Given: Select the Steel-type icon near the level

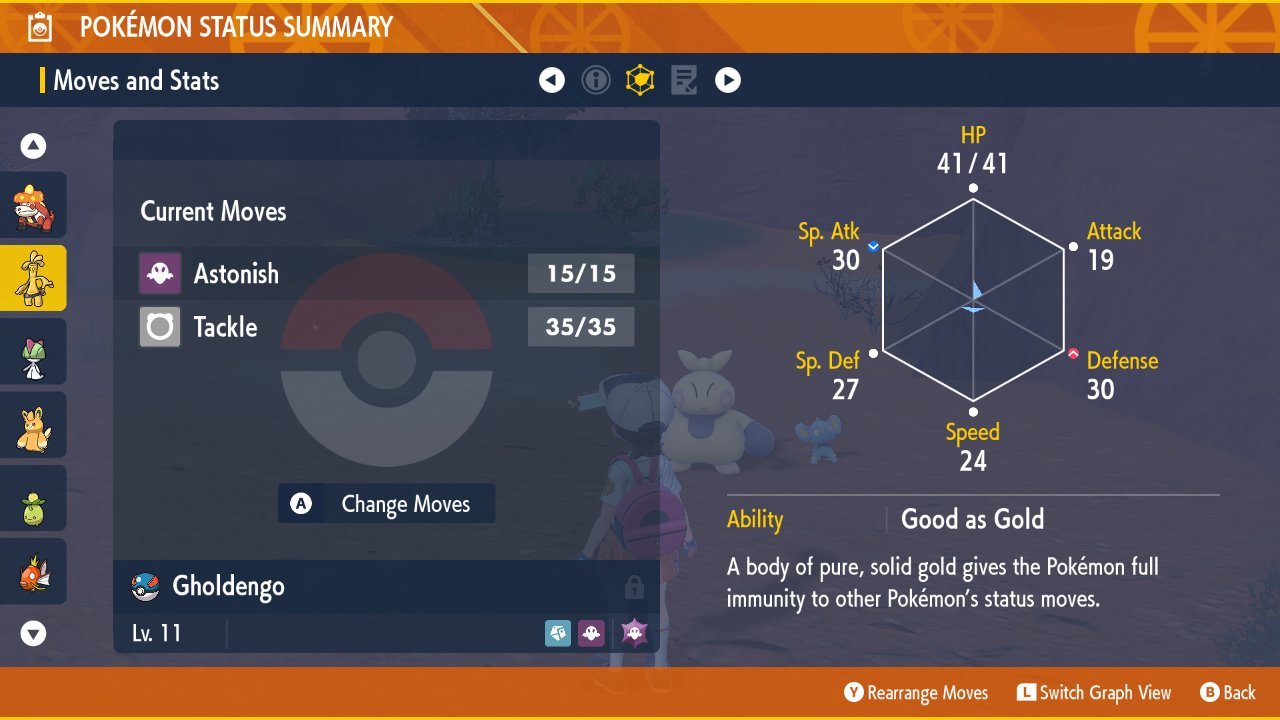Looking at the screenshot, I should pyautogui.click(x=558, y=632).
